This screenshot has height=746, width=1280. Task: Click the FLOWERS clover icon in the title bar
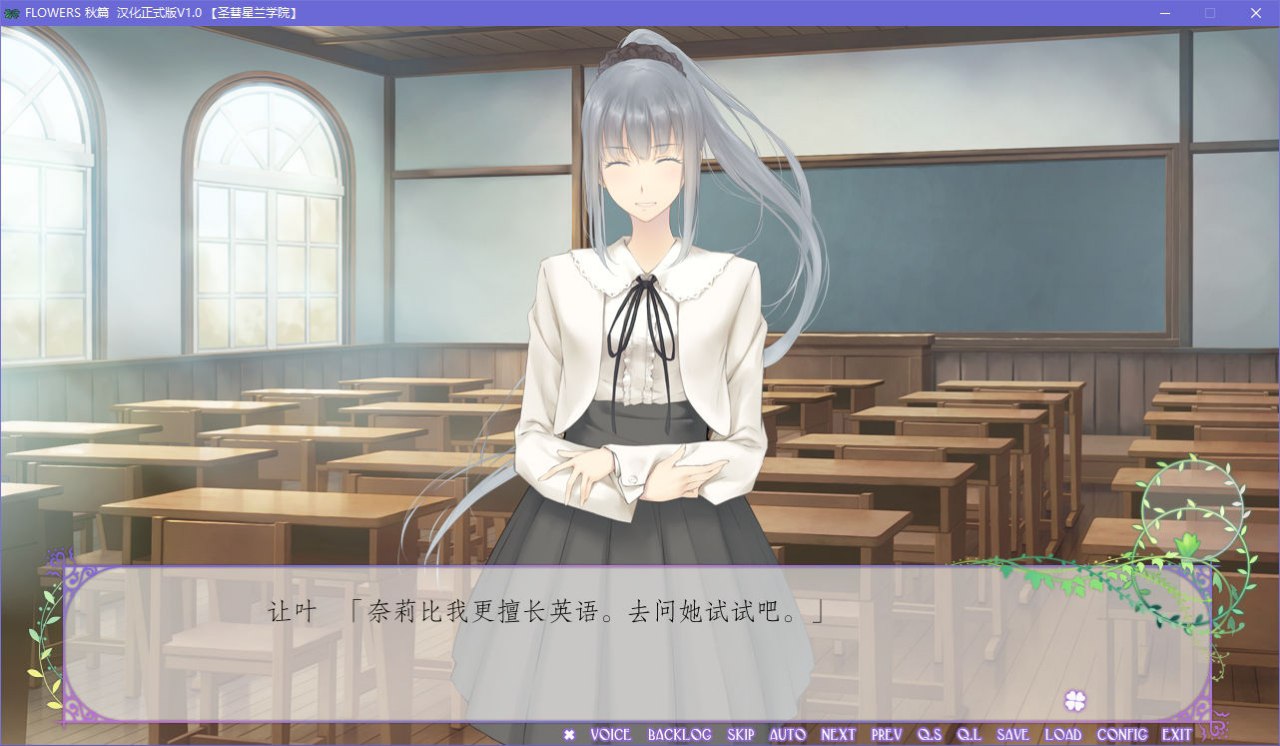[x=12, y=13]
